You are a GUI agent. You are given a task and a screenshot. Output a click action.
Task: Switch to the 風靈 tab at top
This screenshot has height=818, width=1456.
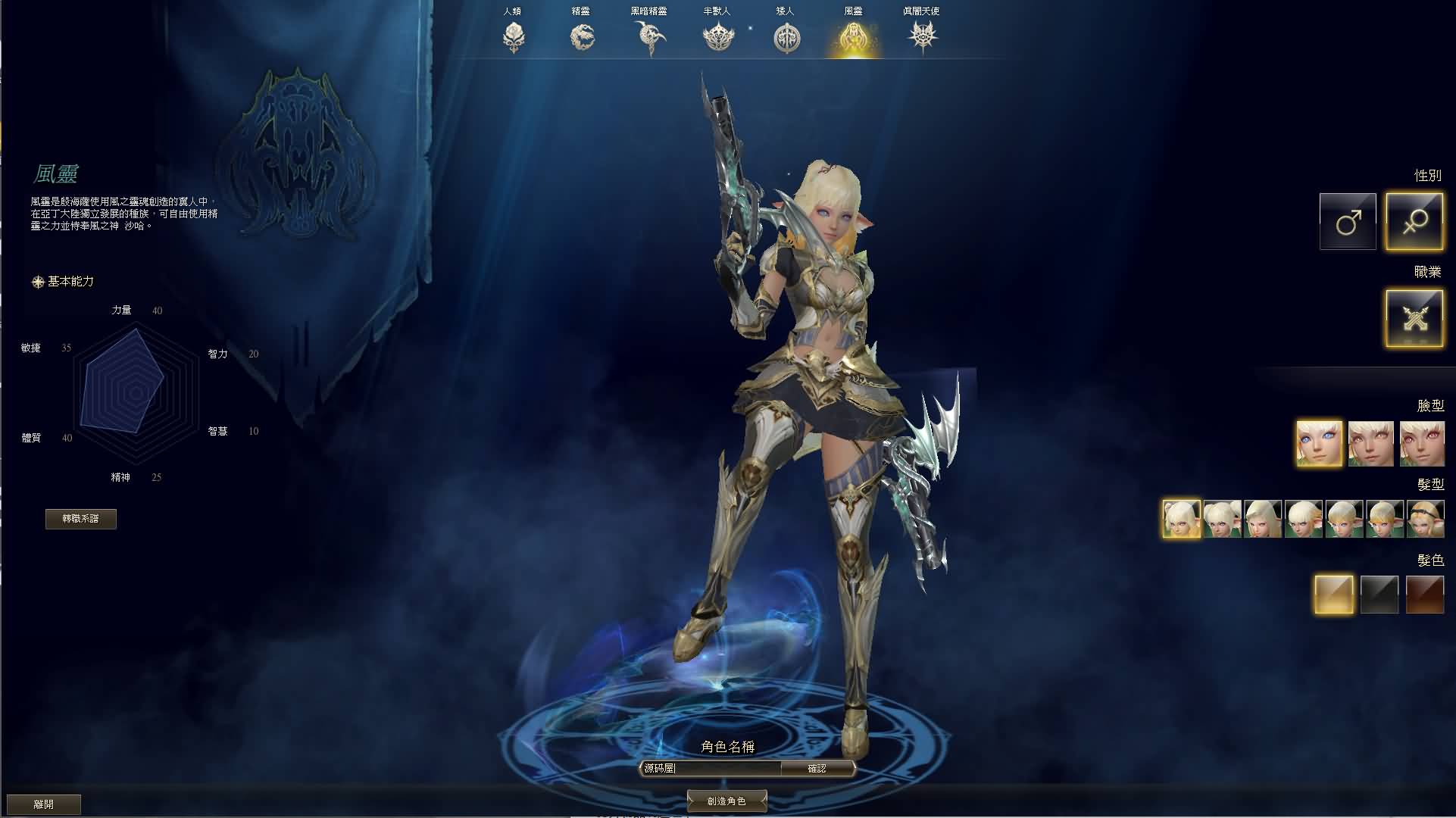pyautogui.click(x=855, y=11)
